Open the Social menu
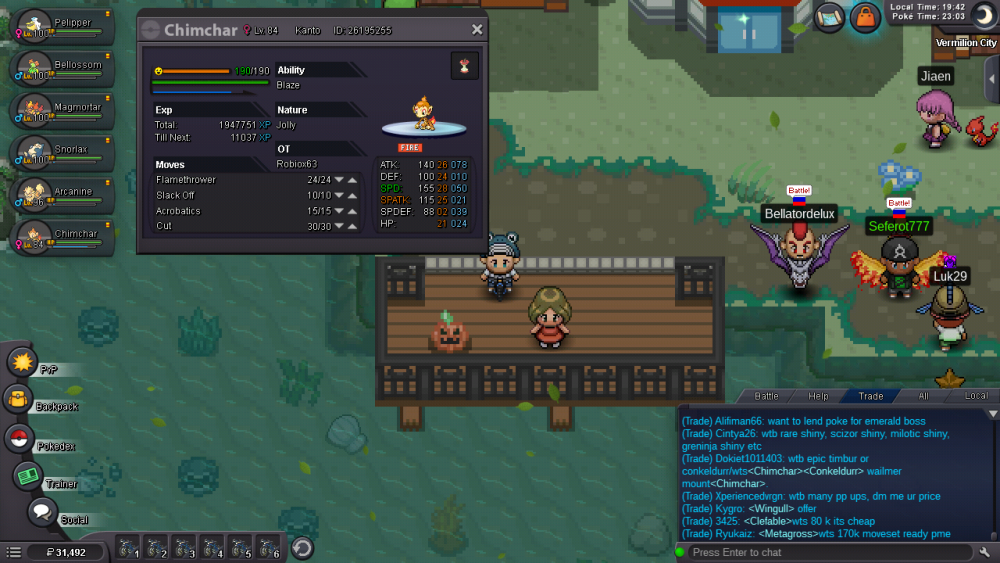Viewport: 1000px width, 563px height. (x=41, y=513)
